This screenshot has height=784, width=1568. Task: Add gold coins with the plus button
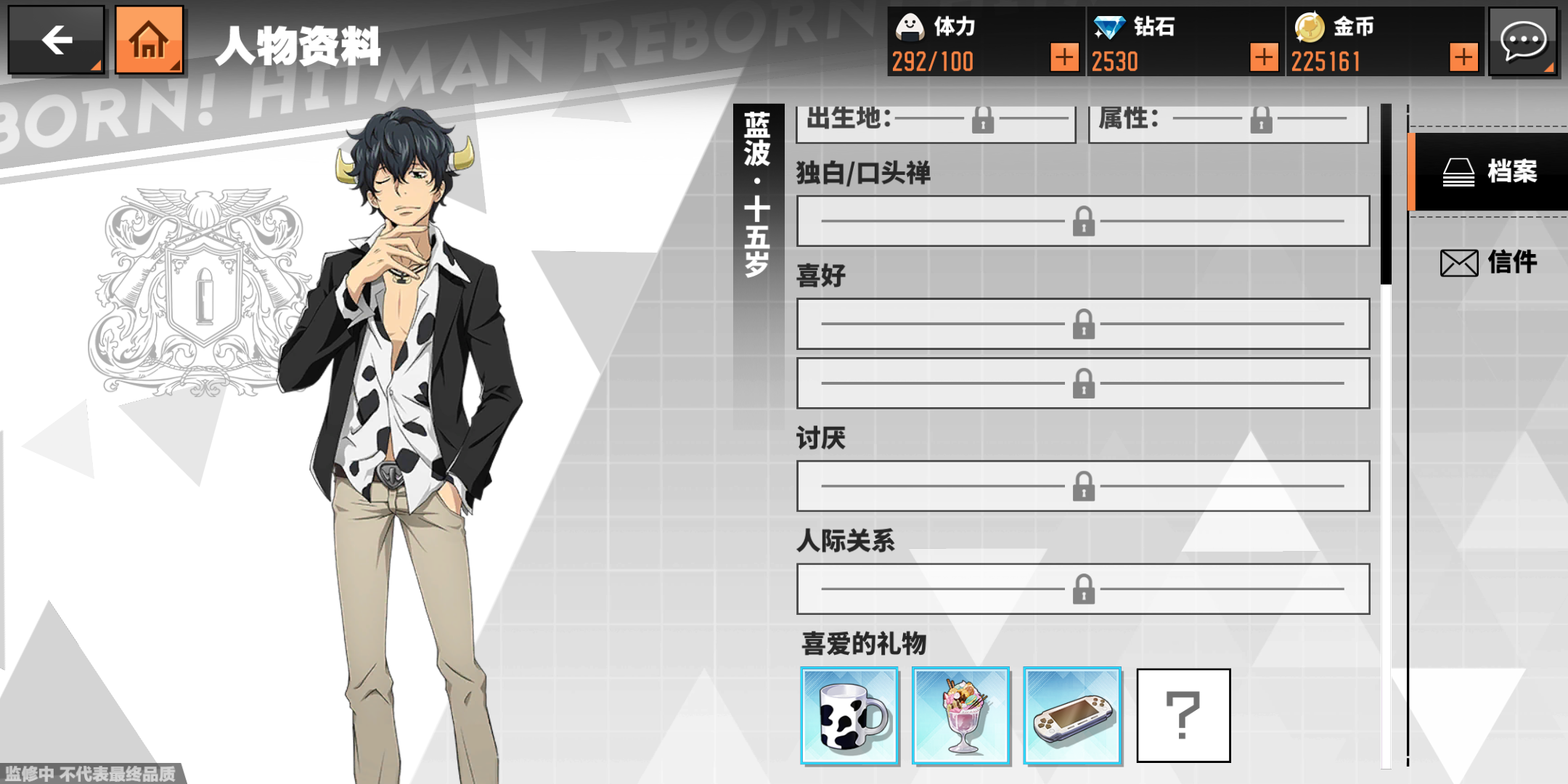(x=1463, y=57)
